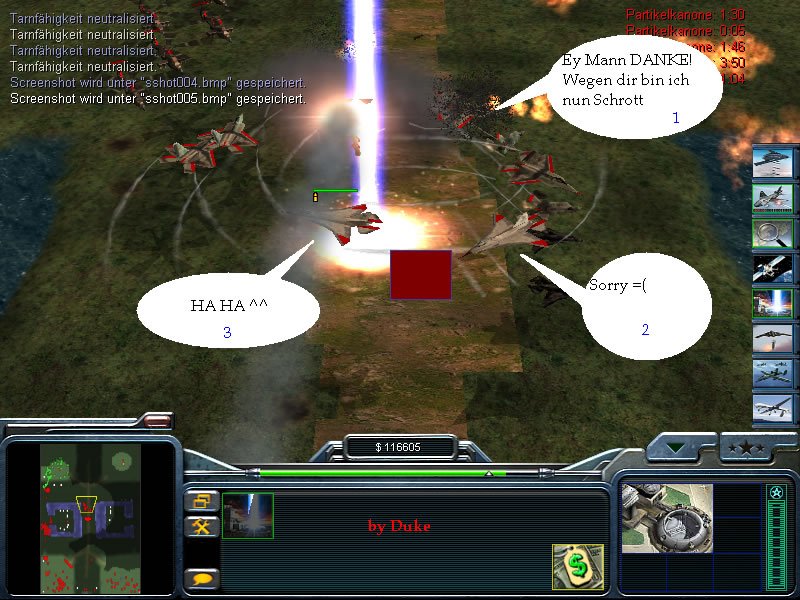800x600 pixels.
Task: Select the A-10 strike ability icon
Action: coord(772,197)
